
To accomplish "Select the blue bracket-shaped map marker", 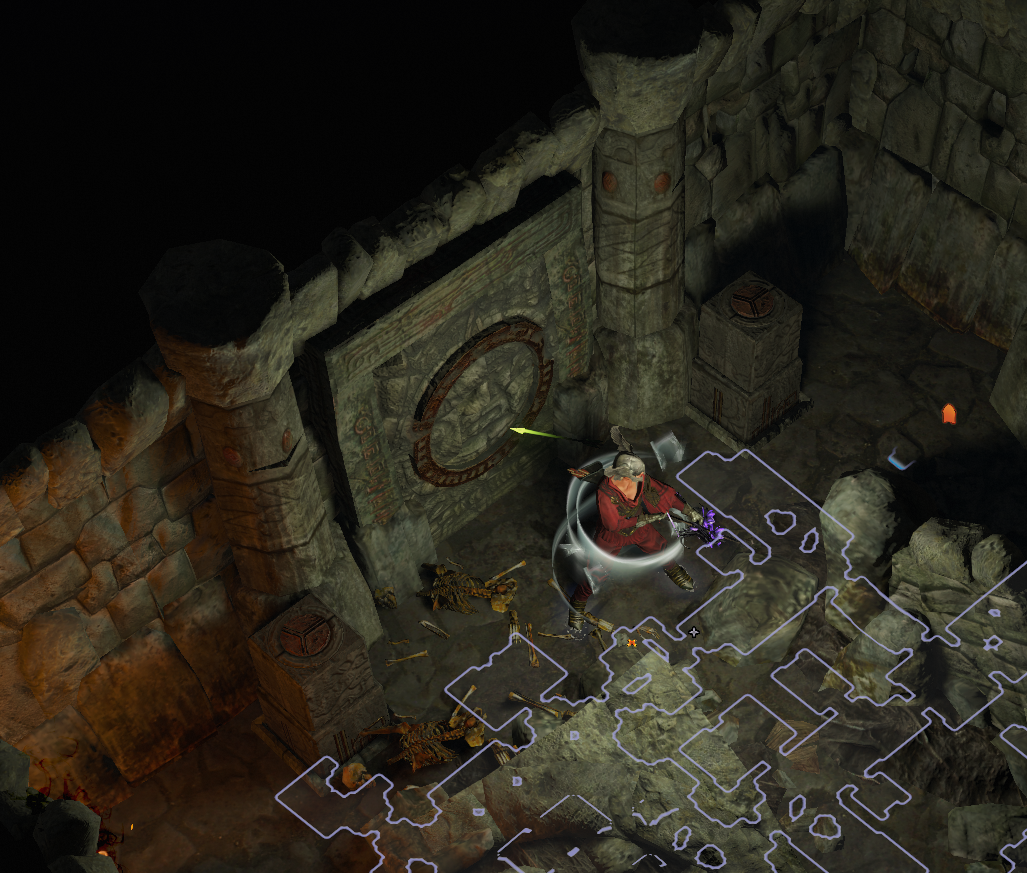I will coord(901,461).
